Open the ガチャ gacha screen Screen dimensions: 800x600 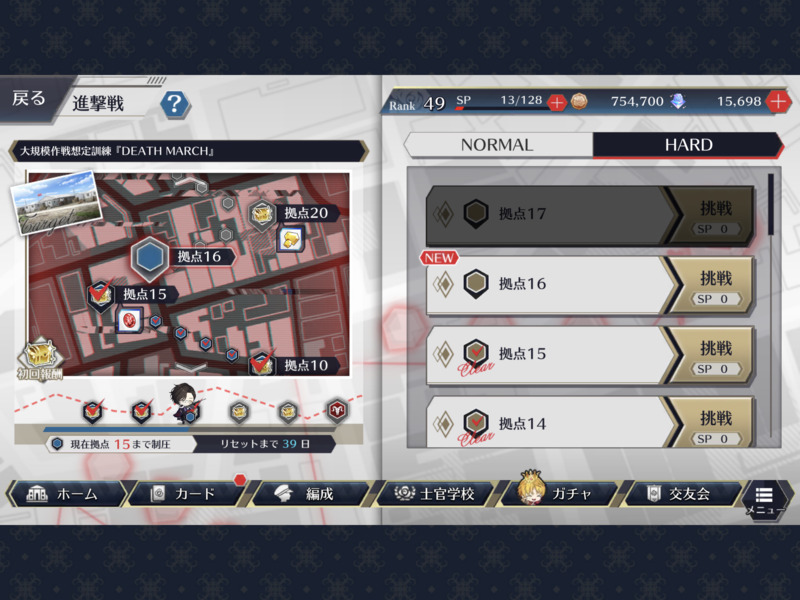(558, 493)
